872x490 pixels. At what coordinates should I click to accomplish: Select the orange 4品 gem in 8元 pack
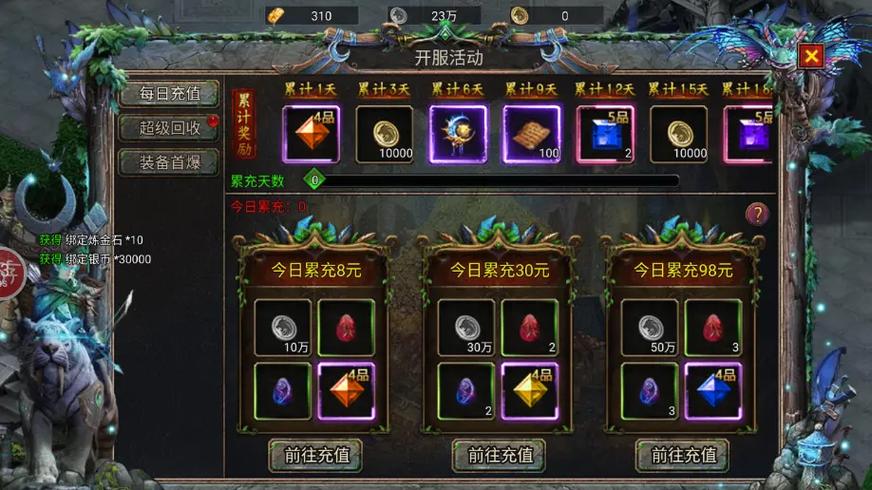346,391
